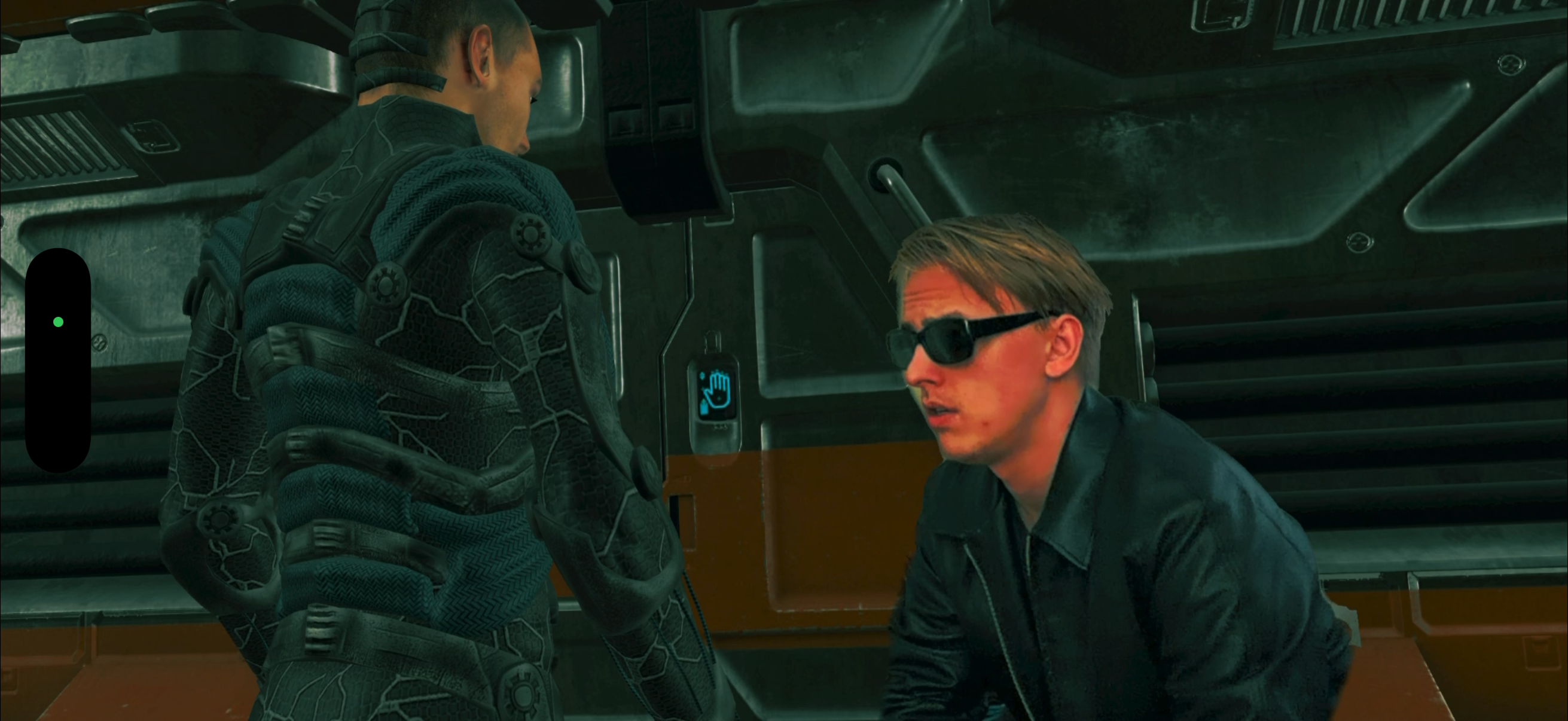Select the small badge icon on the scanner screen
The height and width of the screenshot is (721, 1568).
(x=704, y=407)
